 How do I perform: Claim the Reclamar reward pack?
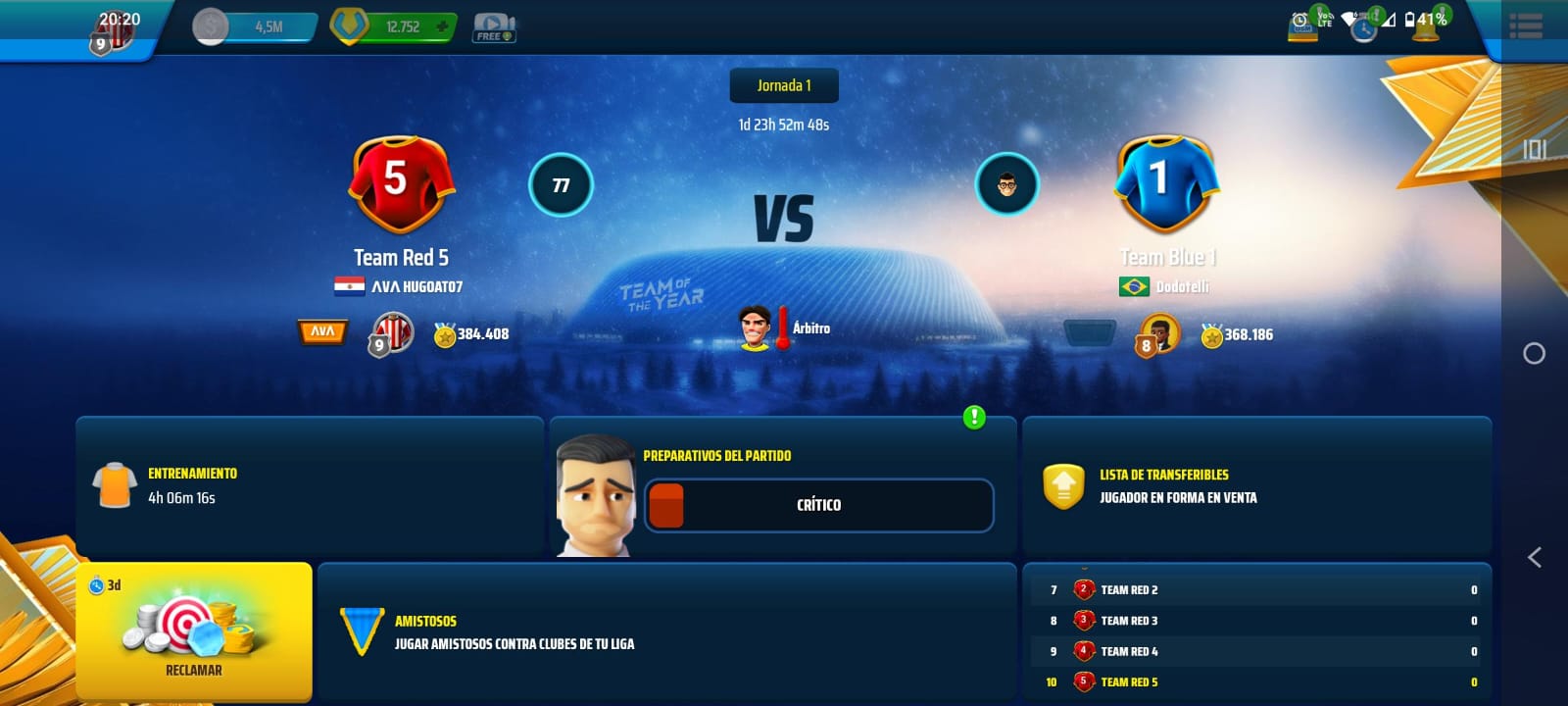194,630
